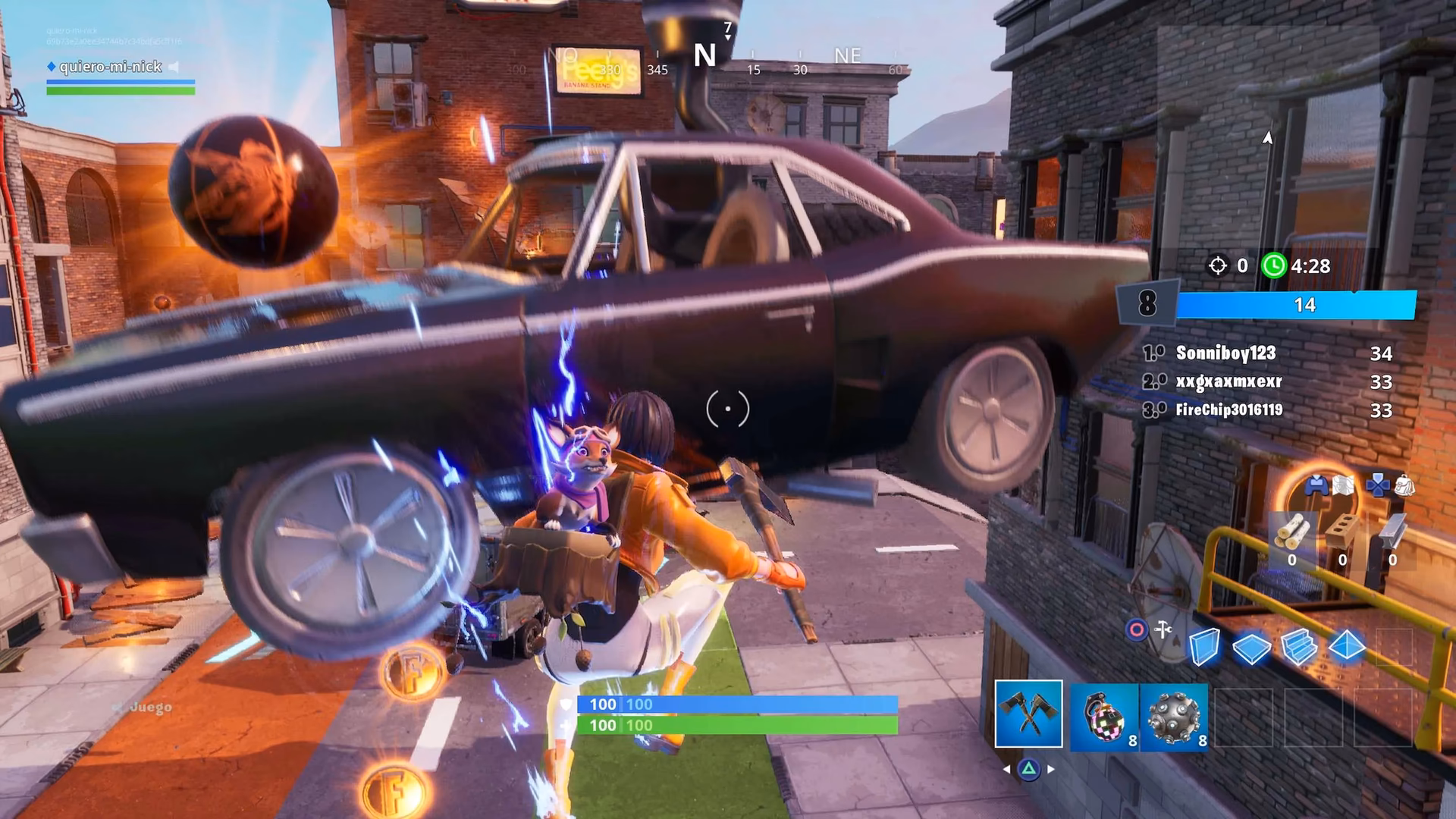Select the dual pickaxe hotbar slot

pyautogui.click(x=1028, y=714)
